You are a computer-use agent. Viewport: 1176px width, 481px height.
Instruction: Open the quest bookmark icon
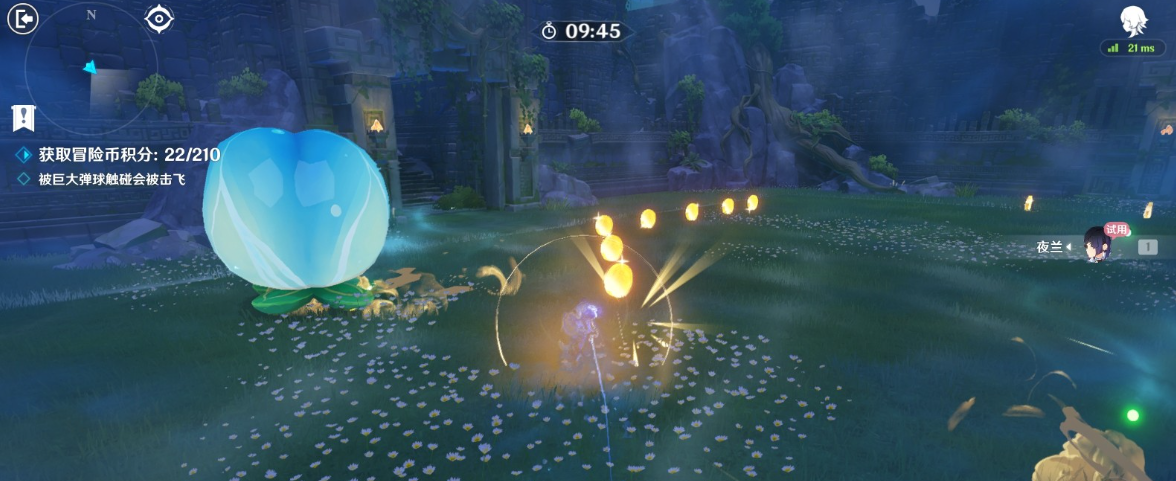pos(23,118)
